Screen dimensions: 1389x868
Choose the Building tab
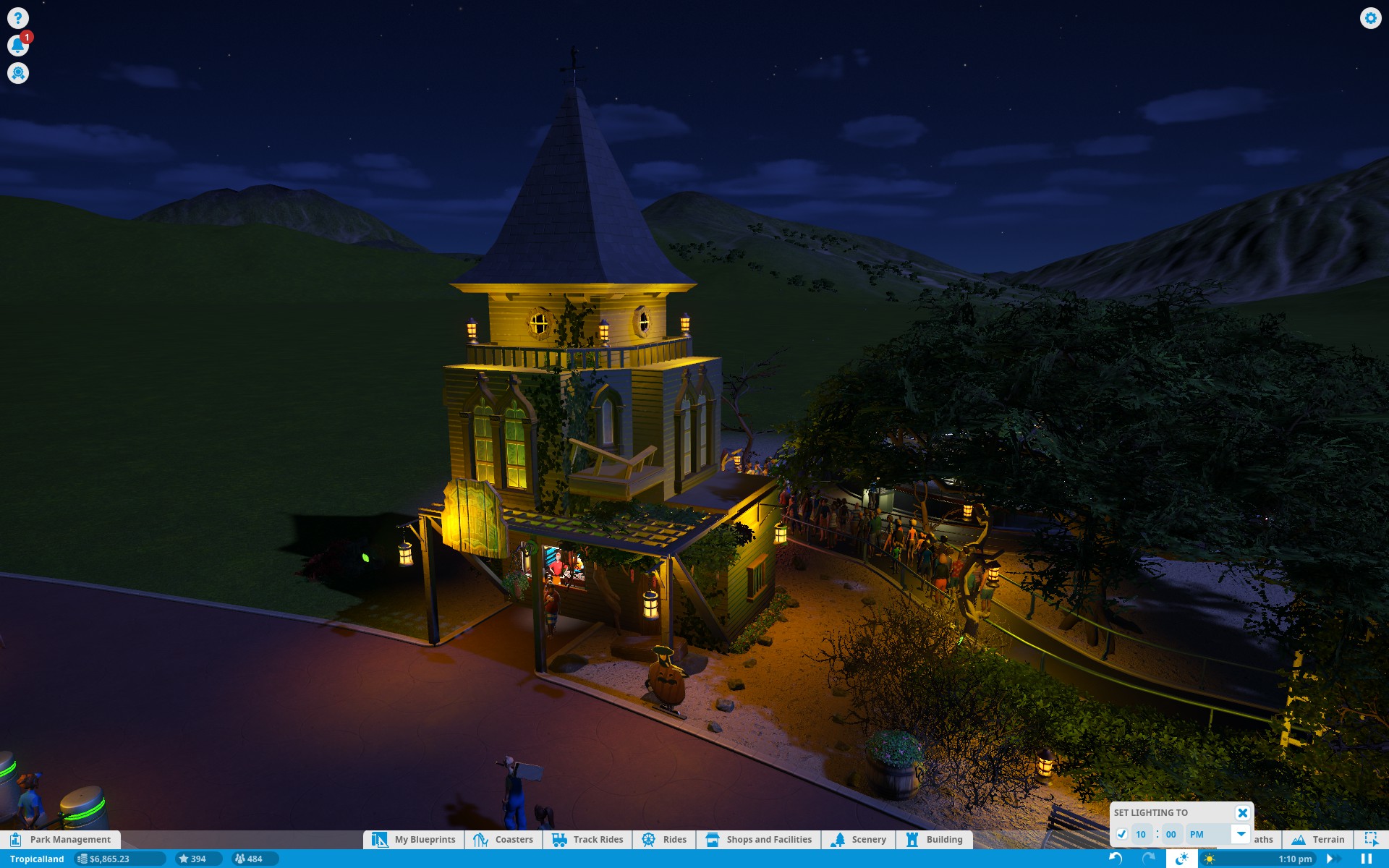pyautogui.click(x=935, y=839)
